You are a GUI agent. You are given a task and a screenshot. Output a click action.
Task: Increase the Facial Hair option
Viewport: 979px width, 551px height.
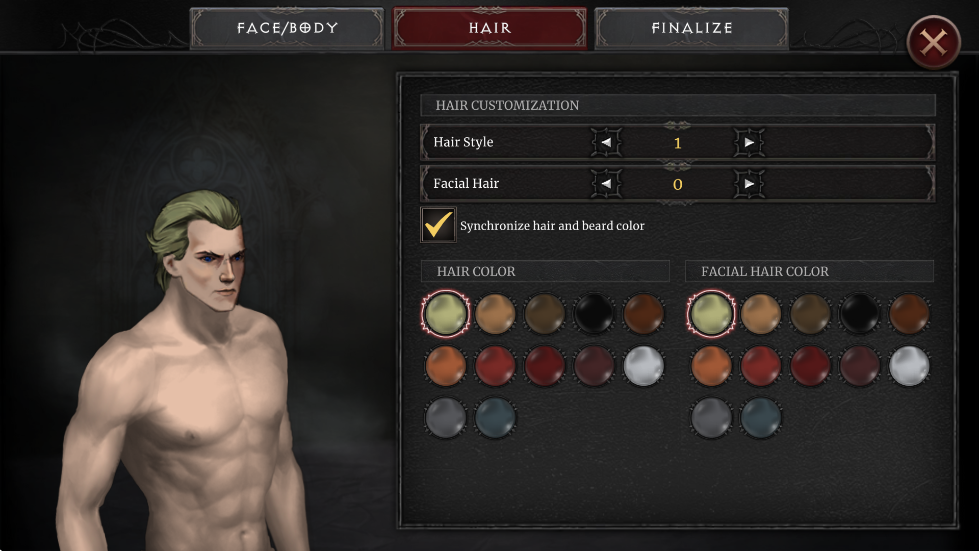click(749, 184)
